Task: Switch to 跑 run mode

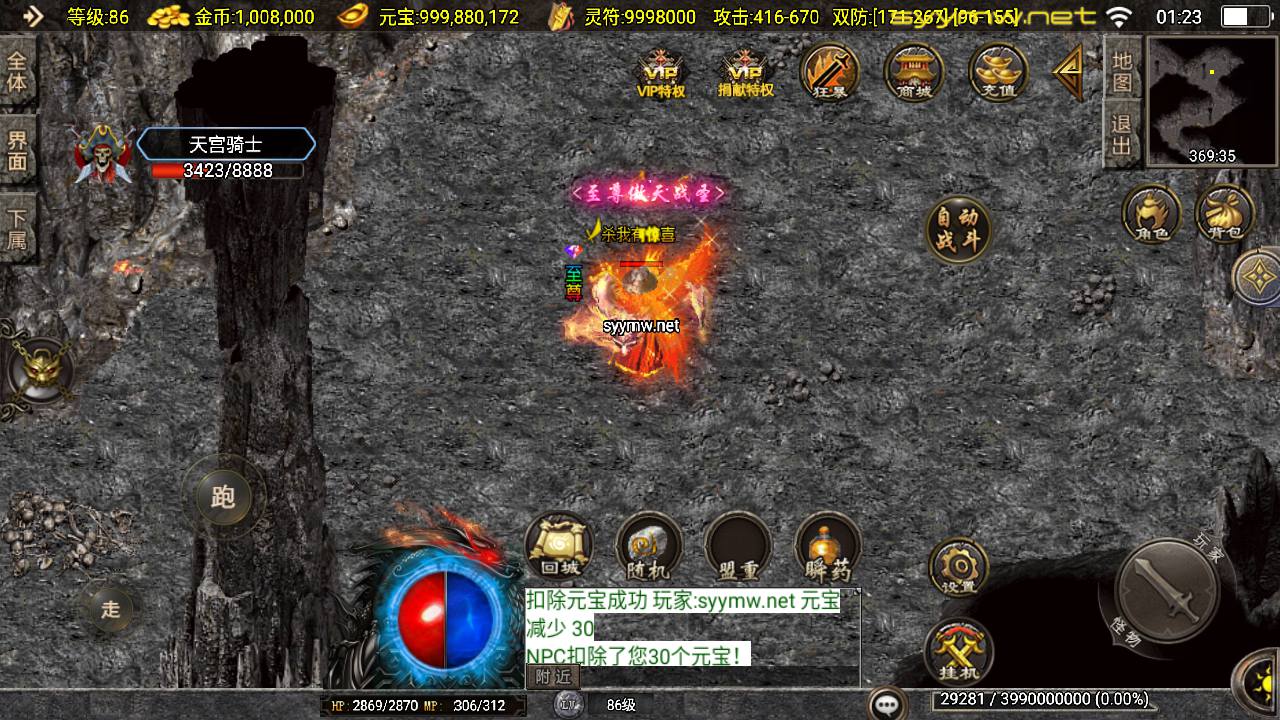Action: point(222,497)
